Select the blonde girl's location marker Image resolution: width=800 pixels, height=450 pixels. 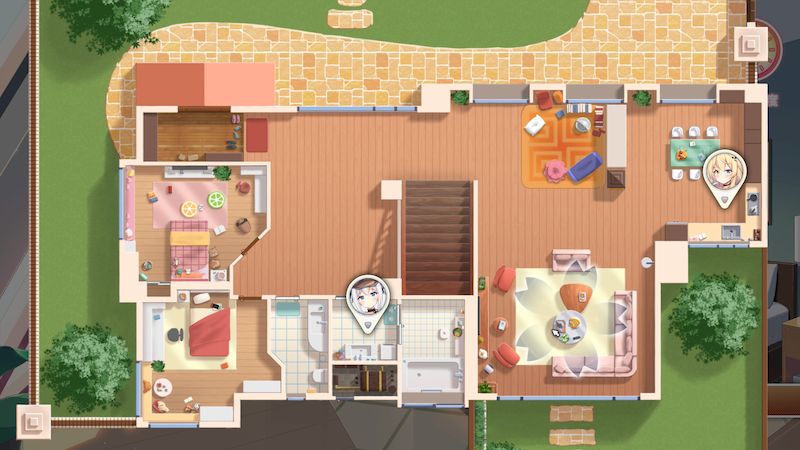(723, 174)
